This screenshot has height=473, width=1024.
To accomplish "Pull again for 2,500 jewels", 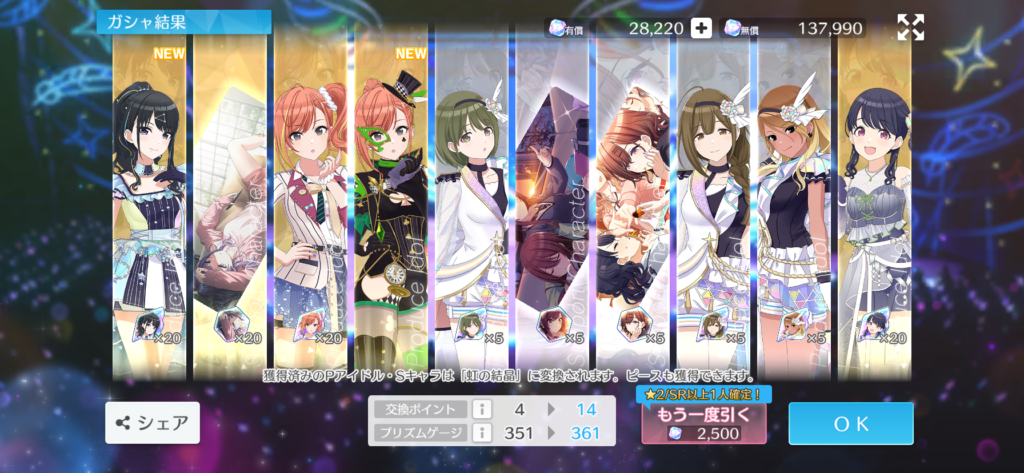I will coord(703,423).
